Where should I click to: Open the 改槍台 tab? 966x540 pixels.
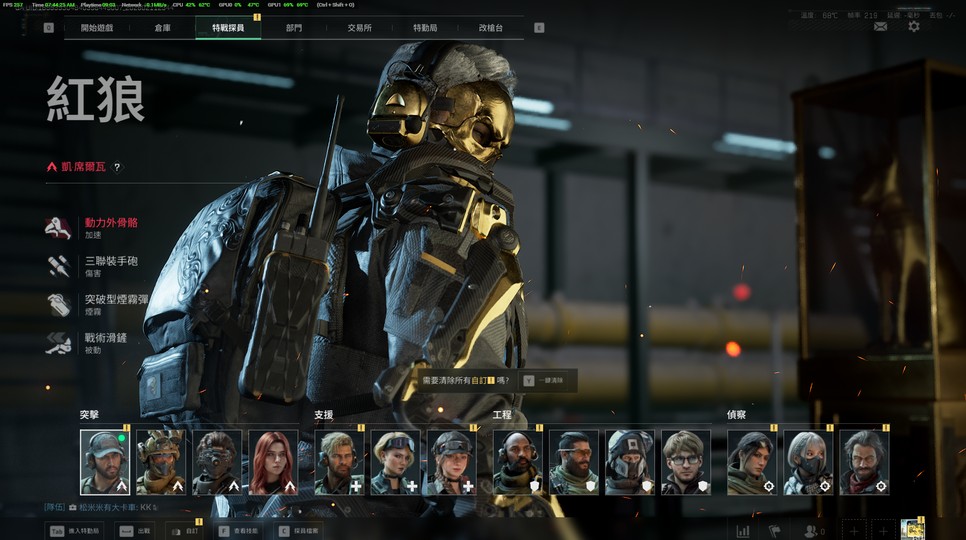coord(491,28)
